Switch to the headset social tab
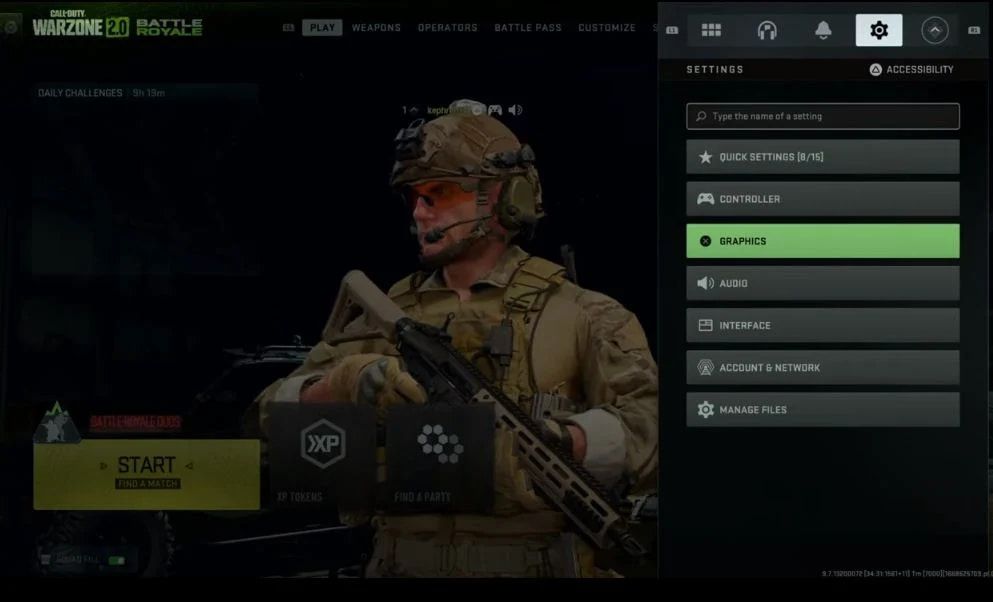This screenshot has height=602, width=993. pos(767,30)
